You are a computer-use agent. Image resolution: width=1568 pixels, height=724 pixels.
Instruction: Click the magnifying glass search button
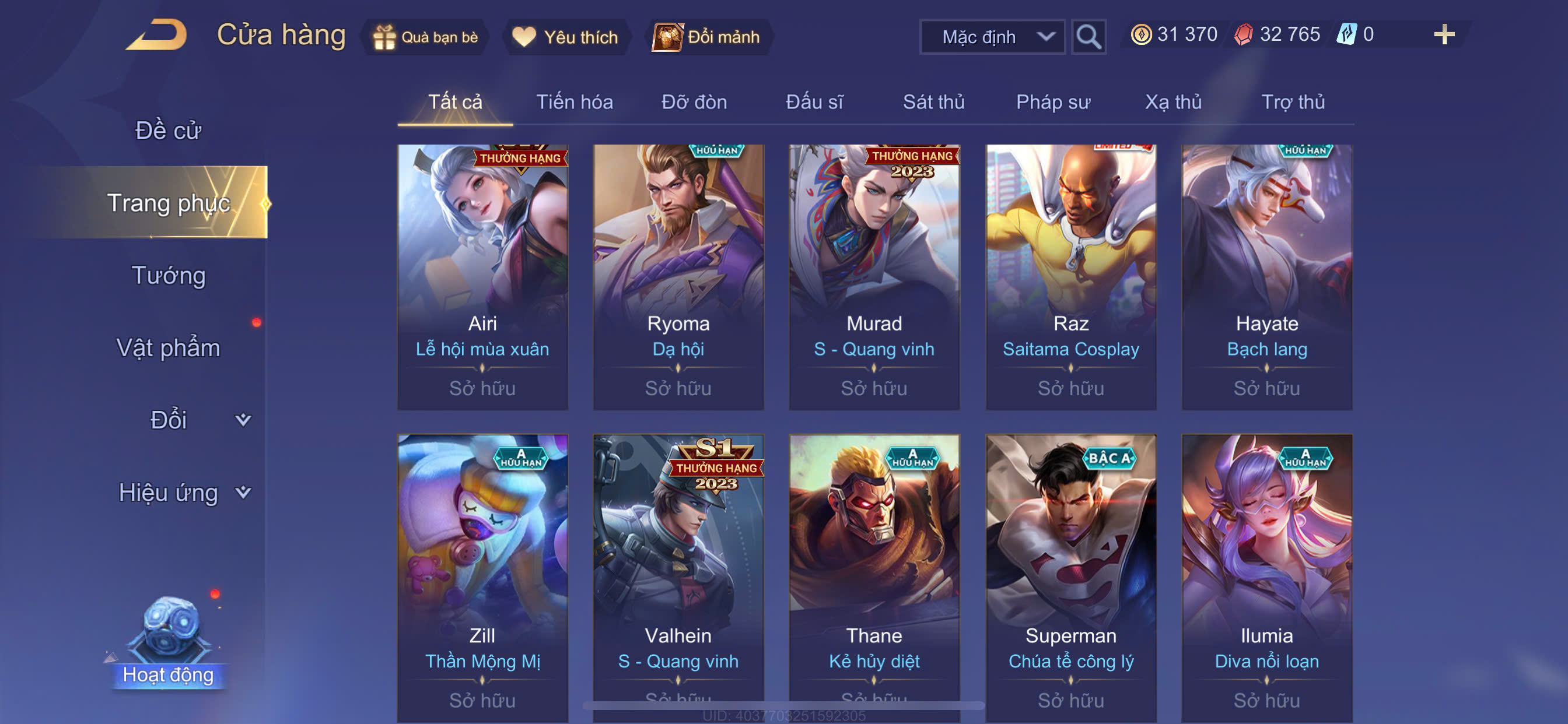tap(1088, 37)
